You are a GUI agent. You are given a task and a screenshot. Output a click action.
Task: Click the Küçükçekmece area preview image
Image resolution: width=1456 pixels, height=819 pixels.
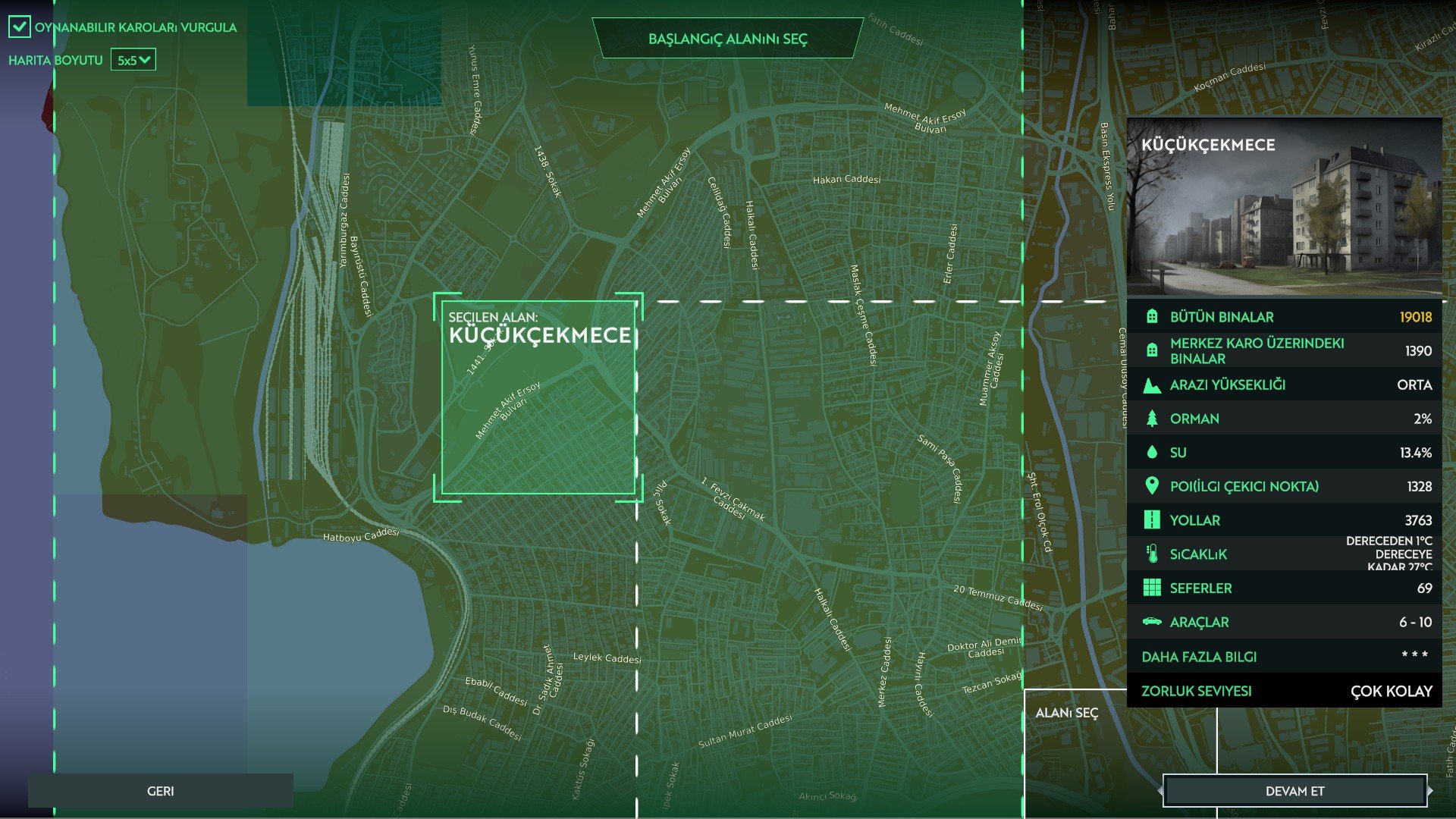coord(1284,206)
